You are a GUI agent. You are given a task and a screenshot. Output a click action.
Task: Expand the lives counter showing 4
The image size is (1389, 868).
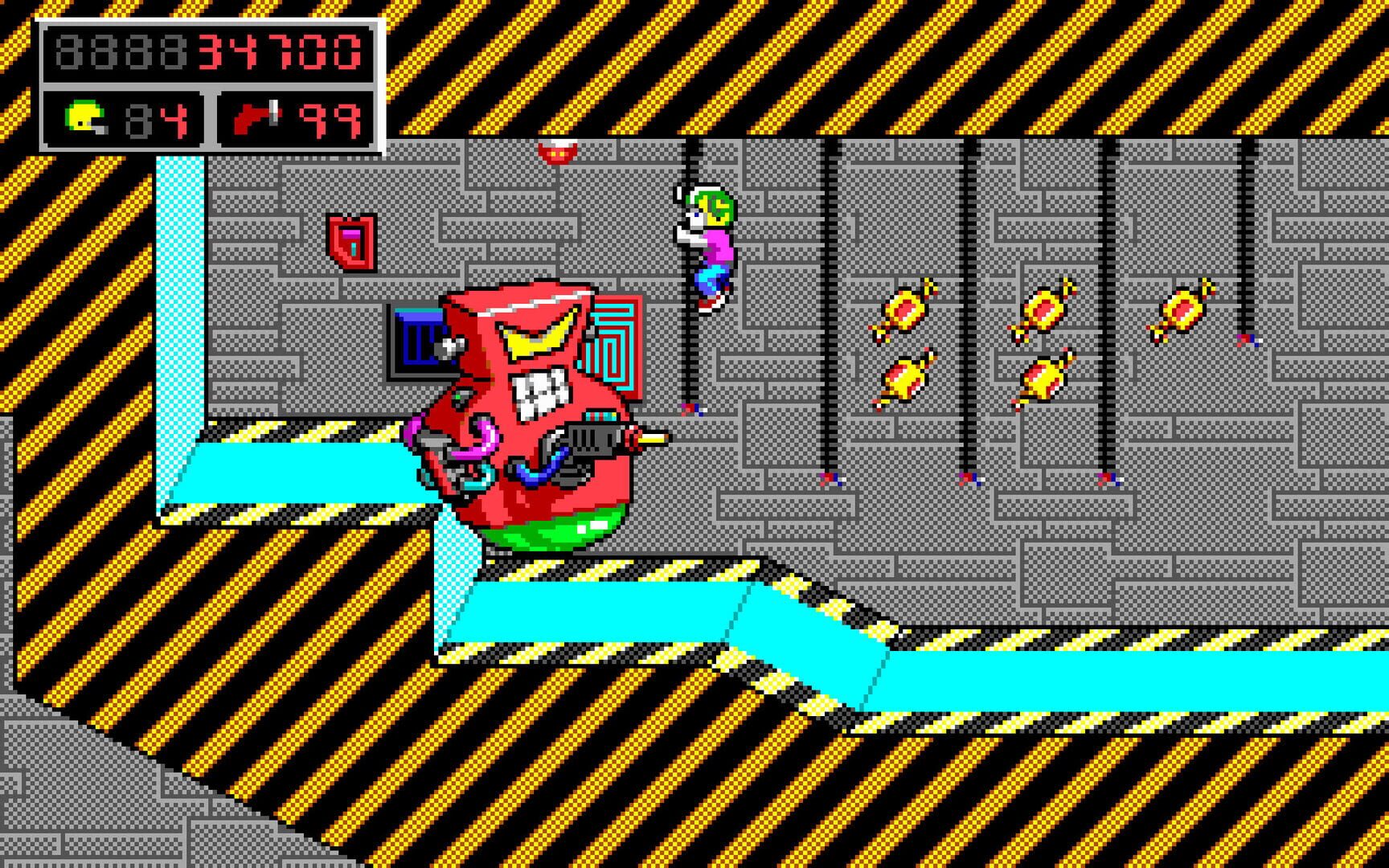(x=173, y=121)
